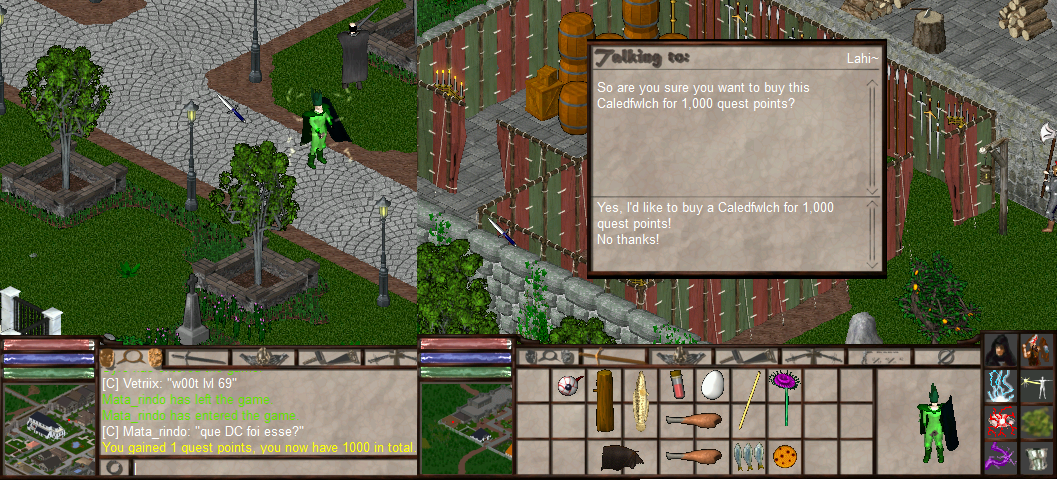Pick the wooden log in the inventory
Screen dimensions: 1057x481
click(604, 400)
